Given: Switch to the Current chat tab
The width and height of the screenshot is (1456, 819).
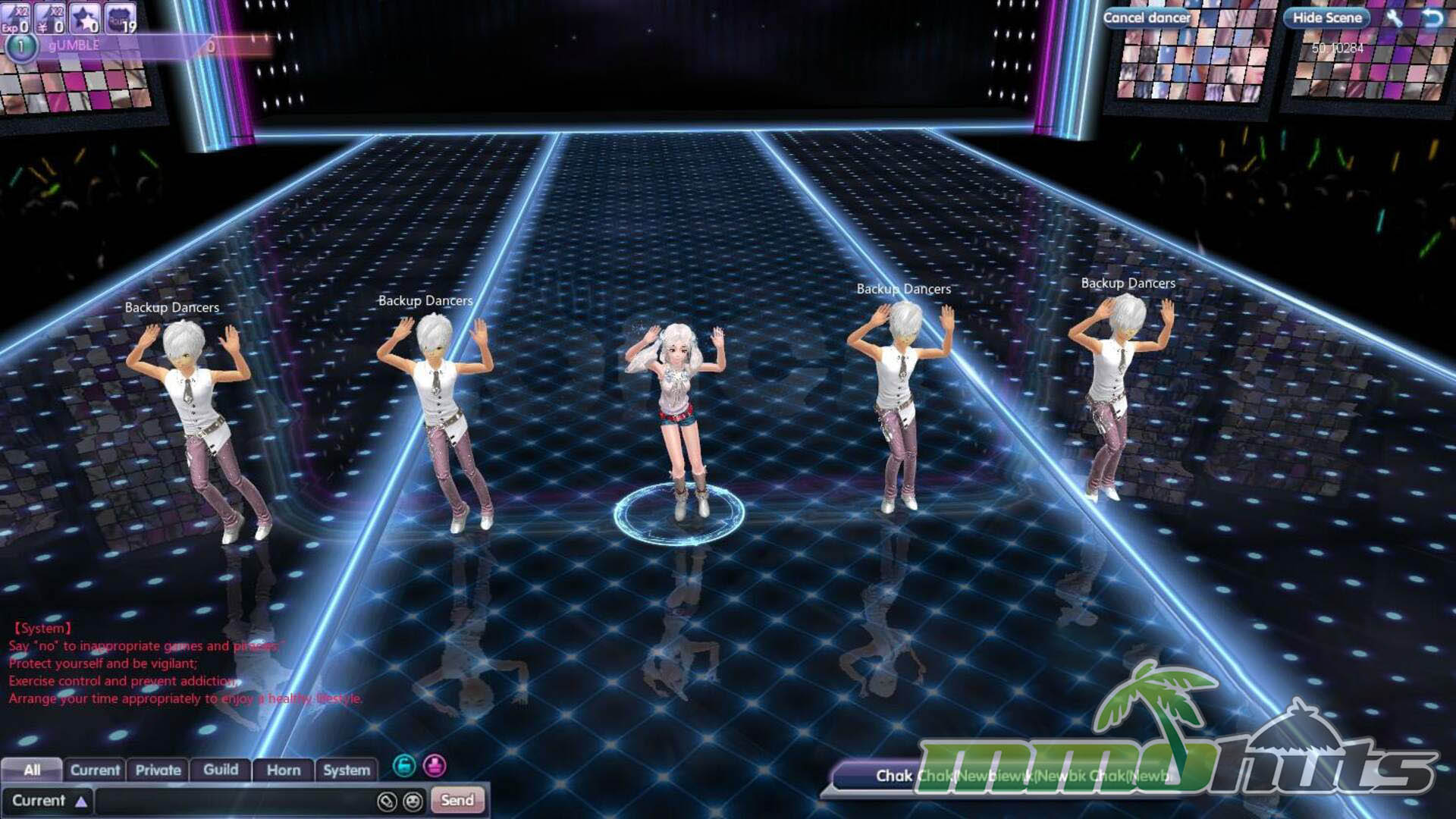Looking at the screenshot, I should [95, 770].
